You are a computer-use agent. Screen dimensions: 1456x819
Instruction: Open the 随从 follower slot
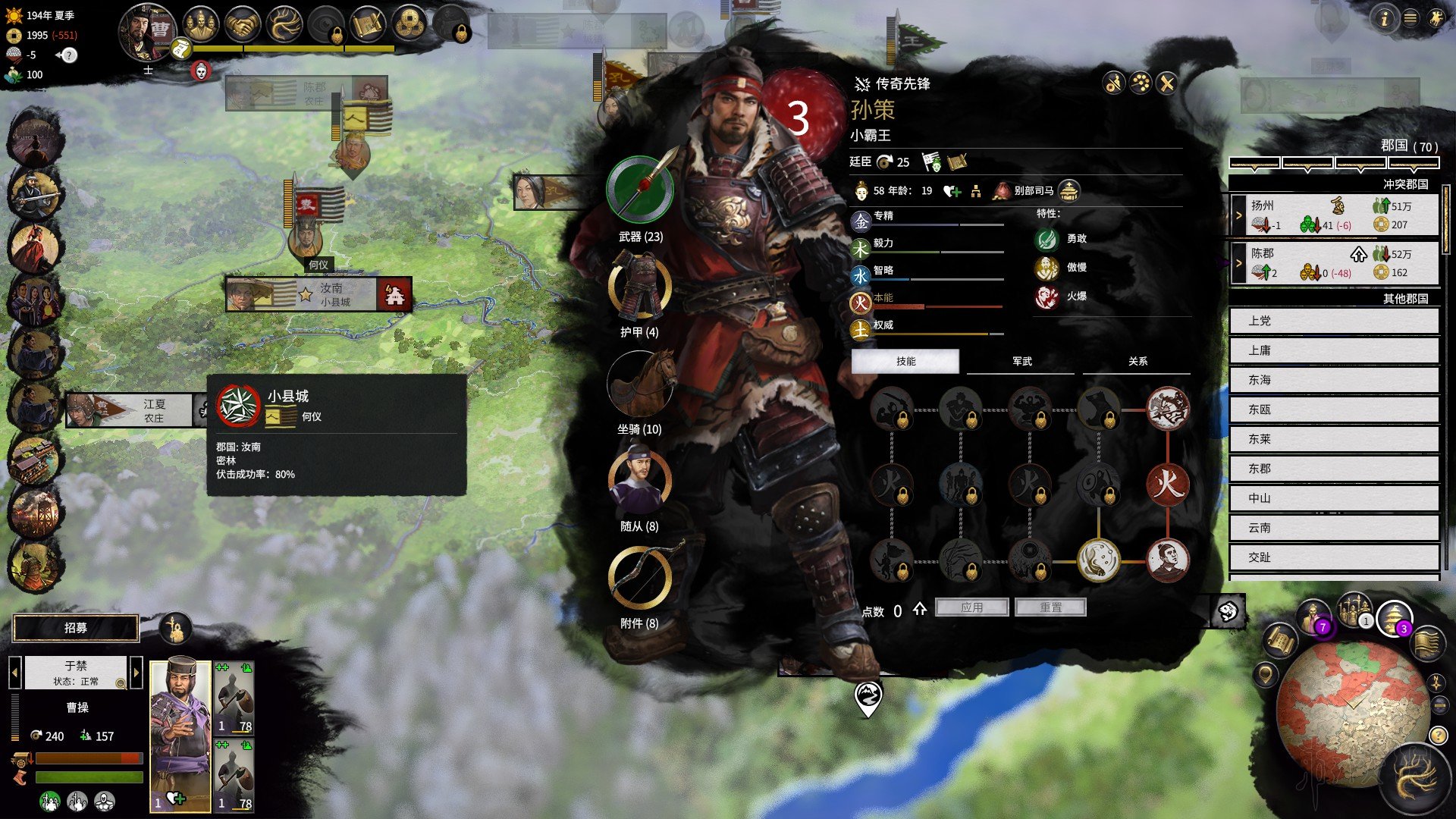point(639,481)
